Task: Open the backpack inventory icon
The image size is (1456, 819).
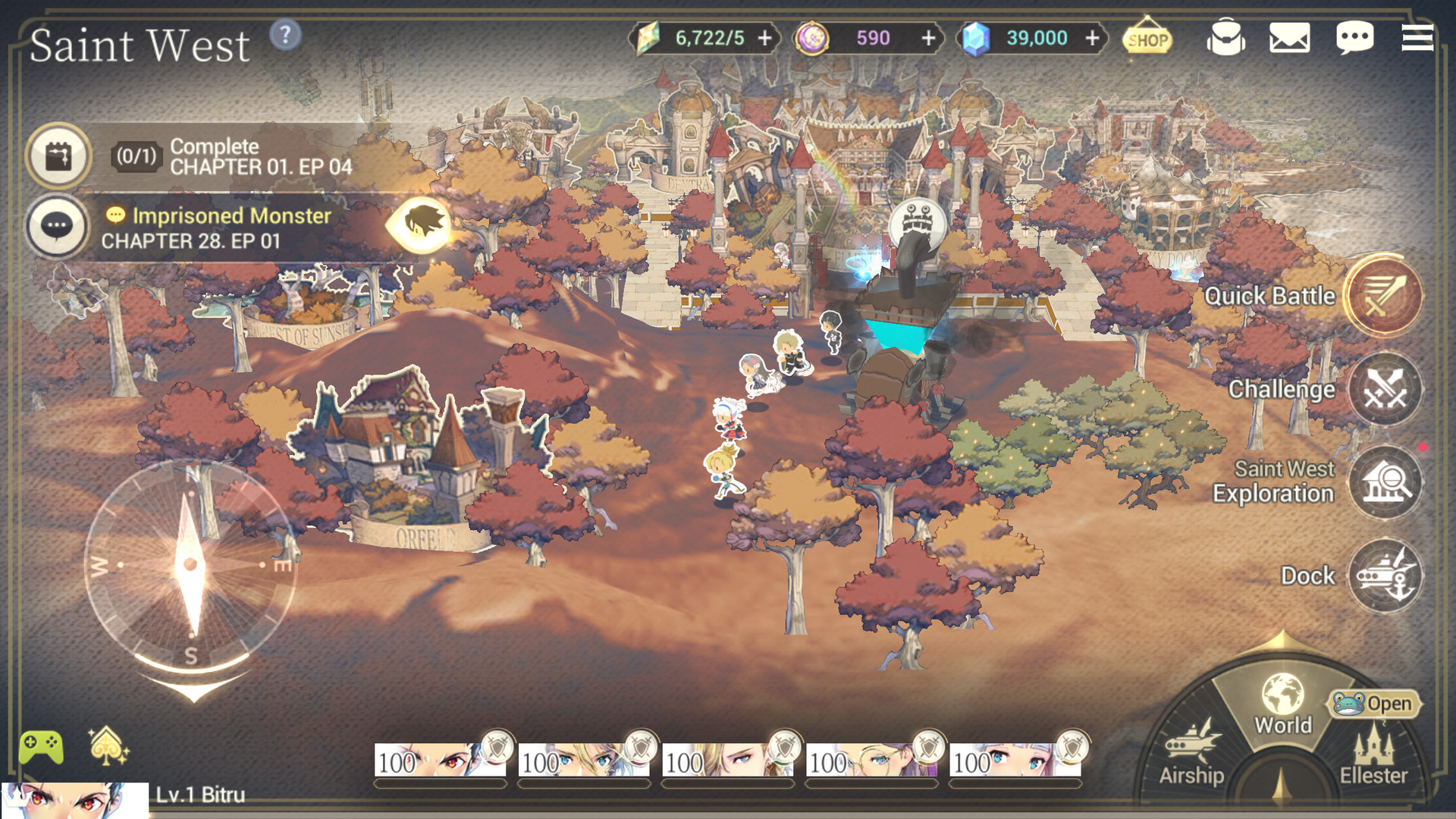Action: pyautogui.click(x=1225, y=38)
